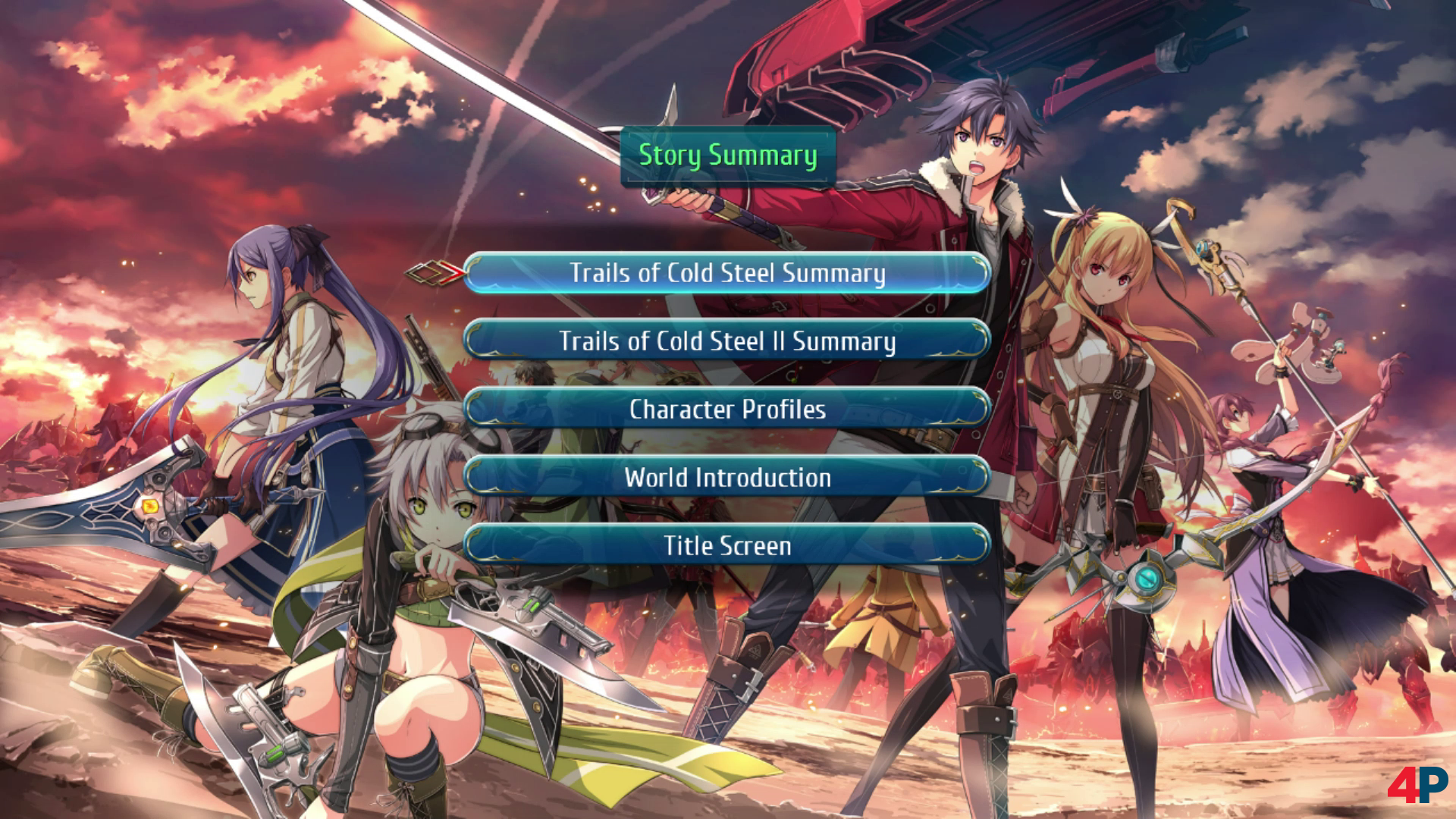
Task: Select Trails of Cold Steel II Summary
Action: coord(726,341)
